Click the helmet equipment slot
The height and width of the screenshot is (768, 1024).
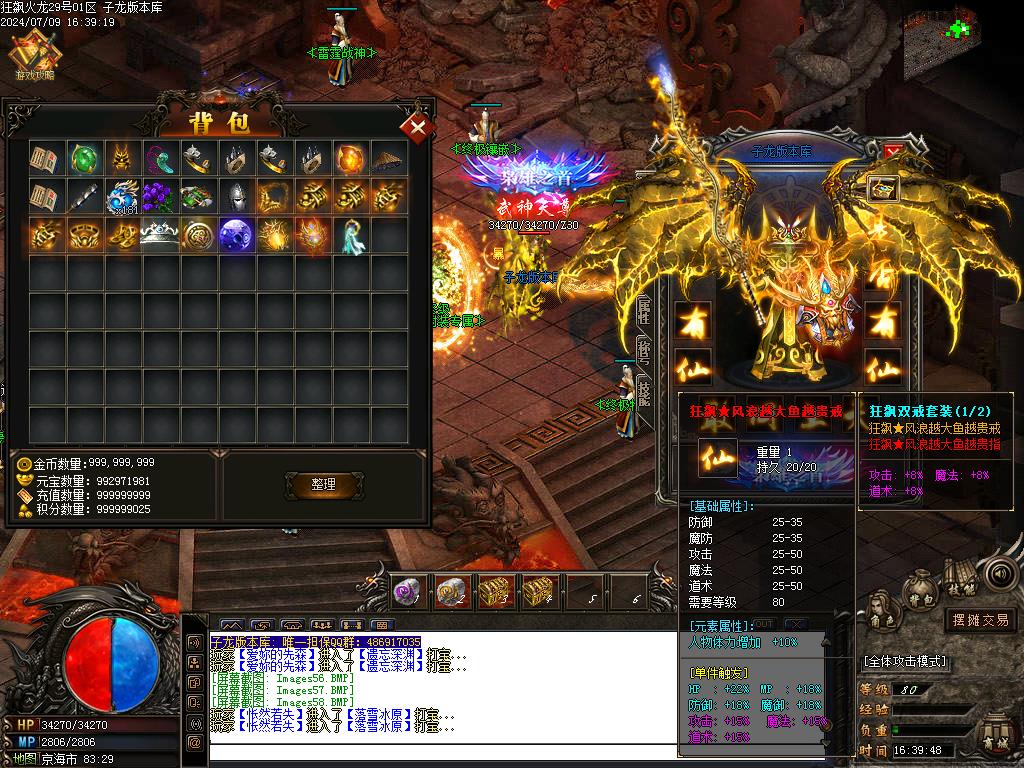[x=882, y=188]
